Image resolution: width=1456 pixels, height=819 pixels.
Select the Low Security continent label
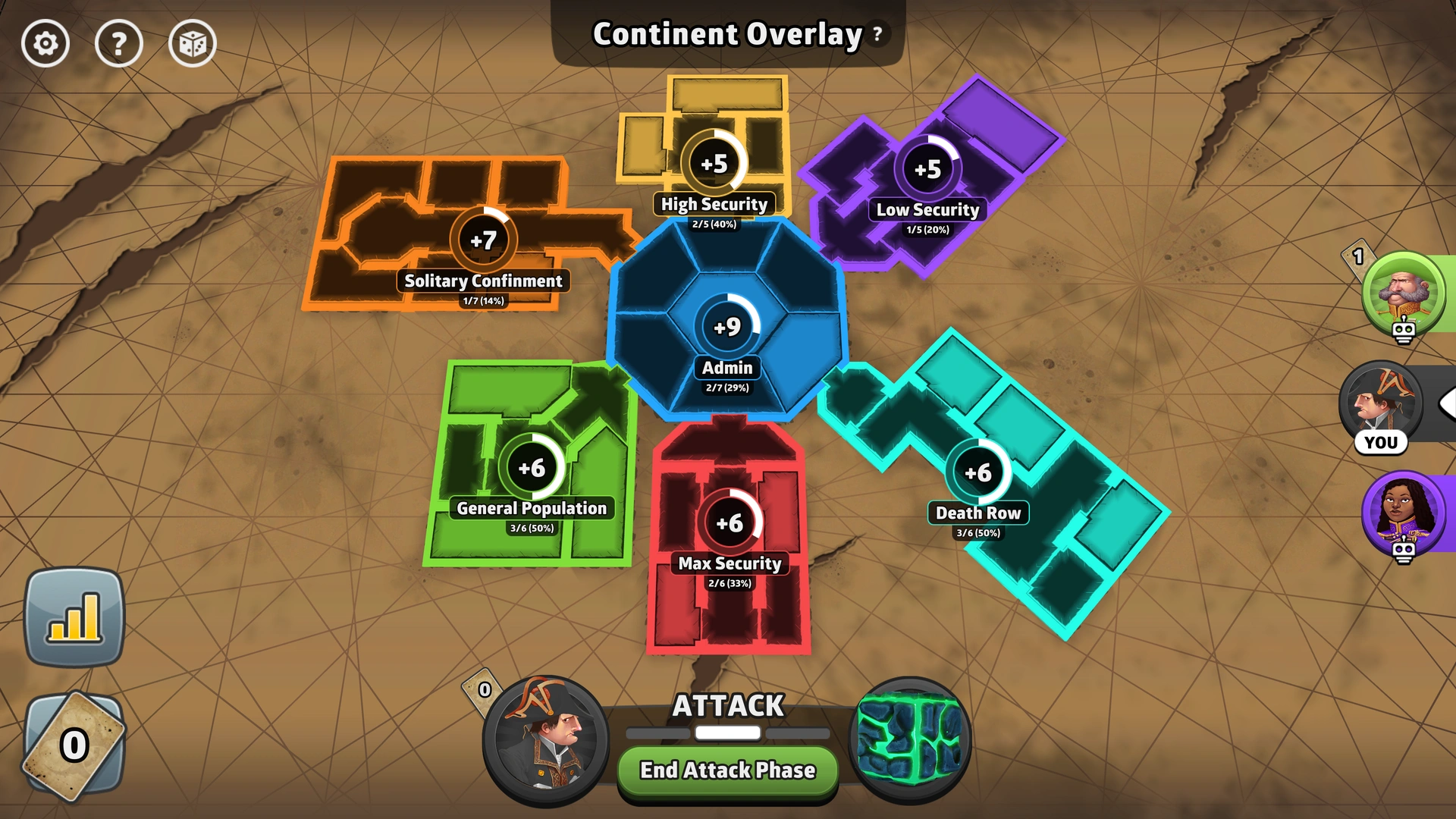(927, 210)
